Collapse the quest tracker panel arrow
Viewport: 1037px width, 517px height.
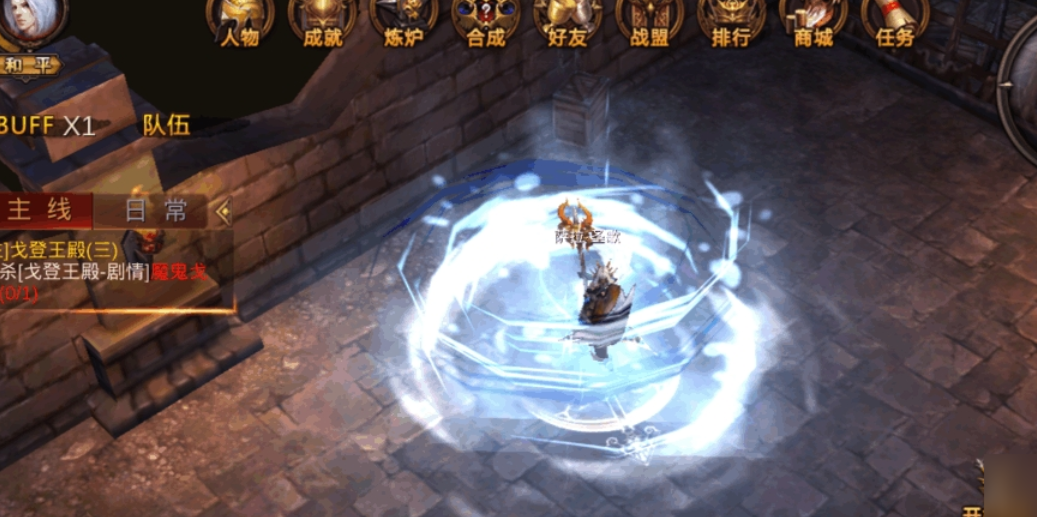(x=223, y=211)
